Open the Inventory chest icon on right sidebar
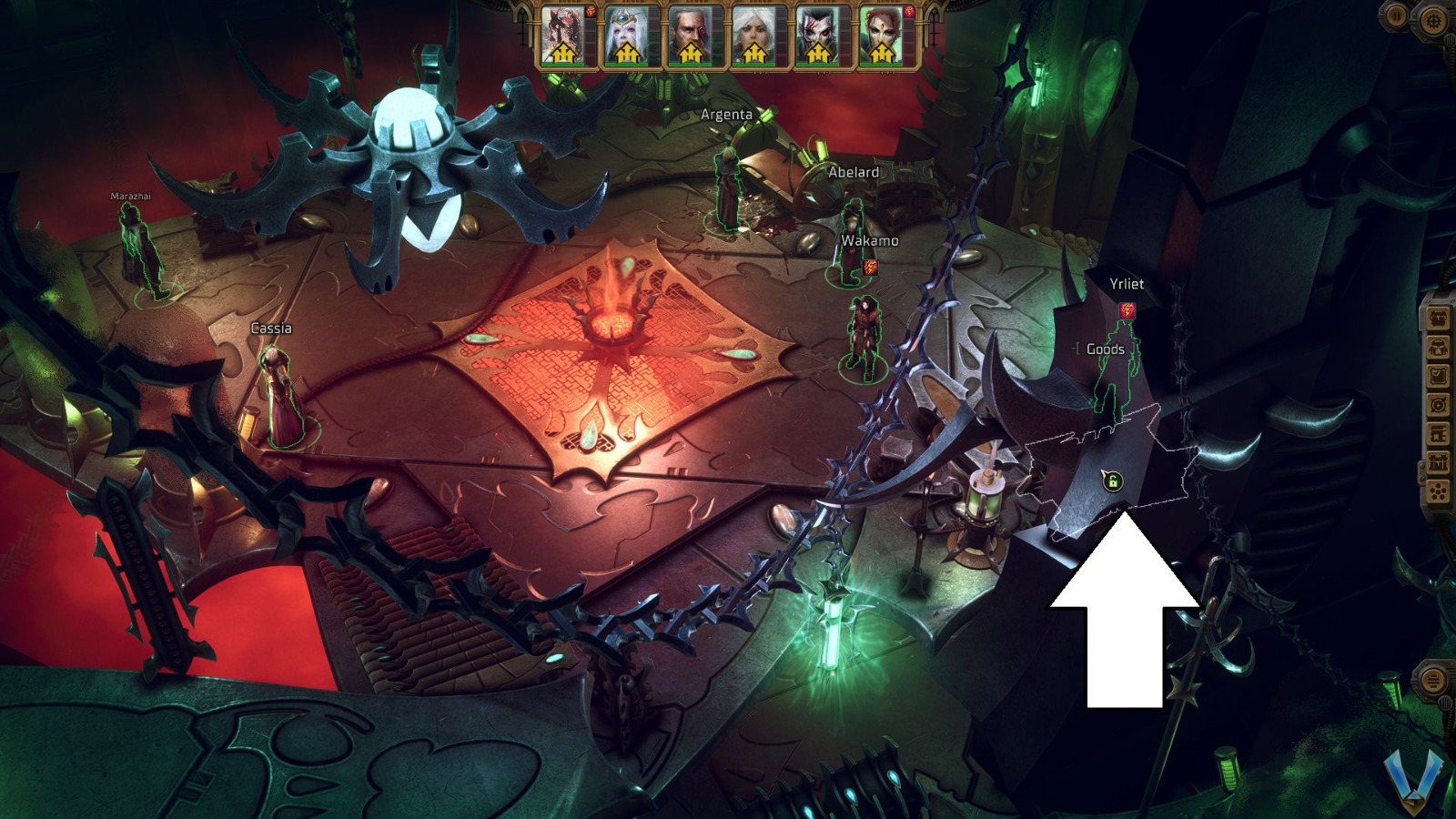Screen dimensions: 1456x819 (x=1438, y=318)
